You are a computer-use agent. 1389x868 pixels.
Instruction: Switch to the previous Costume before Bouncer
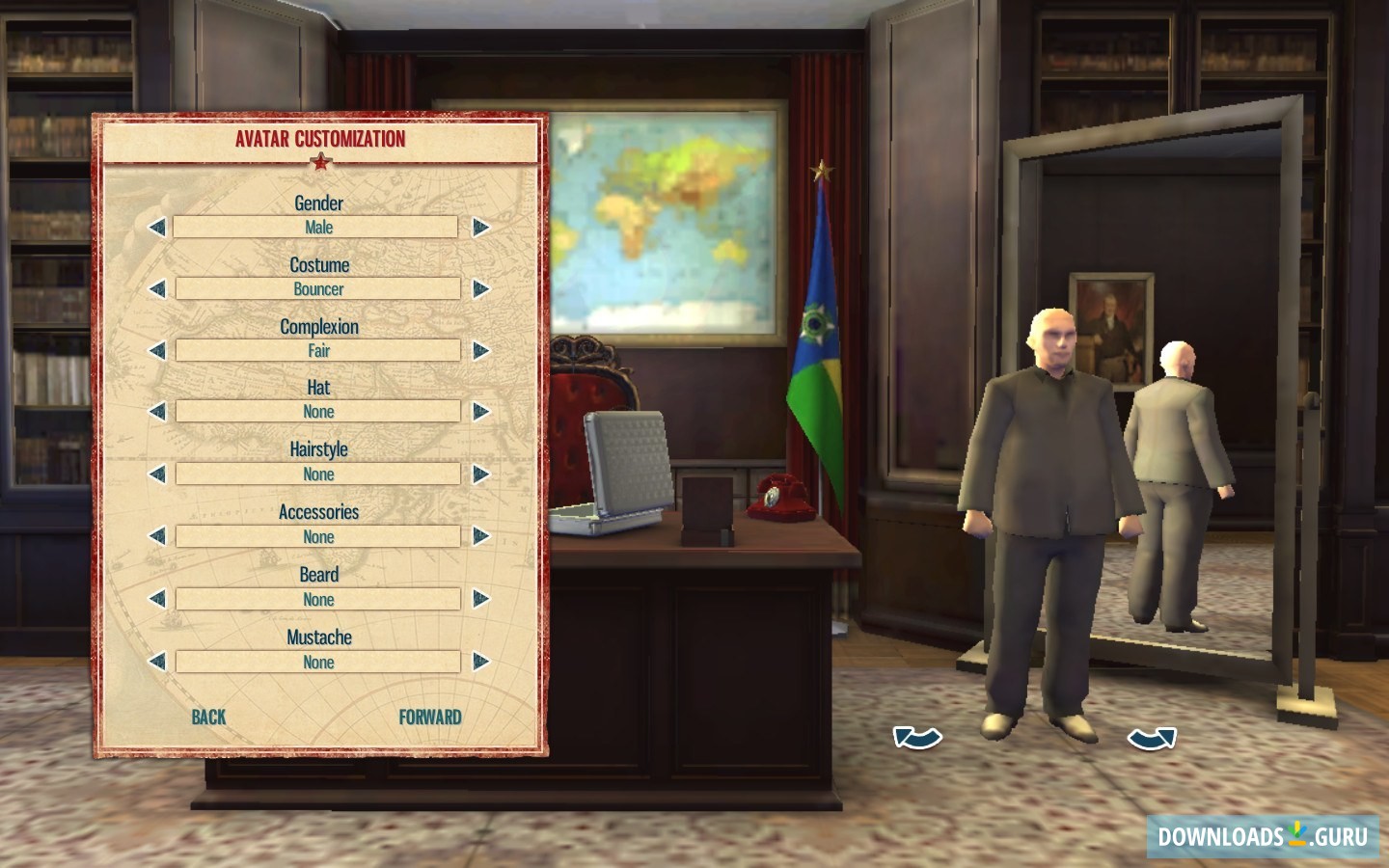click(157, 288)
